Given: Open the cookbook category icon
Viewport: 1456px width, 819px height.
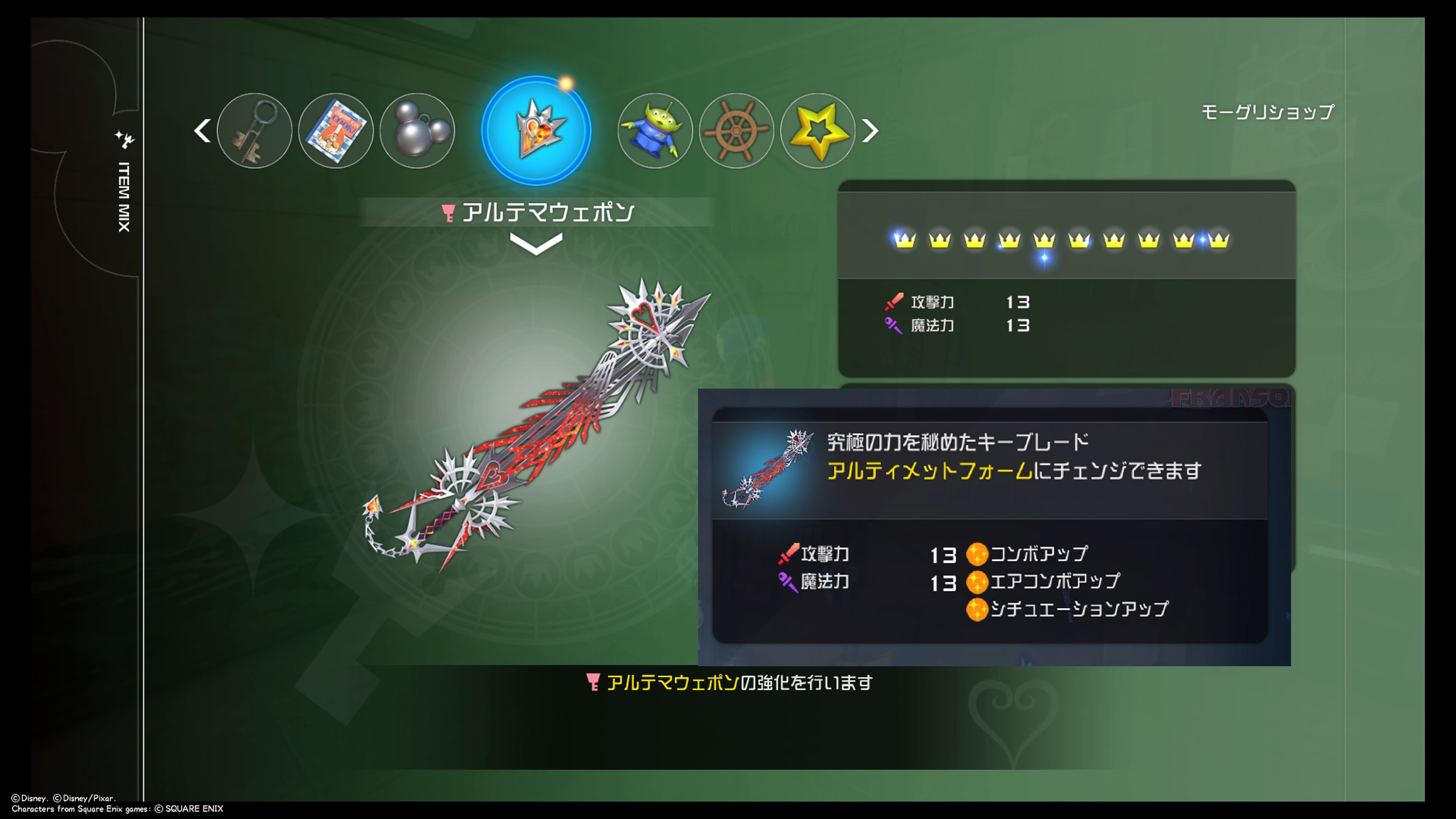Looking at the screenshot, I should (336, 130).
